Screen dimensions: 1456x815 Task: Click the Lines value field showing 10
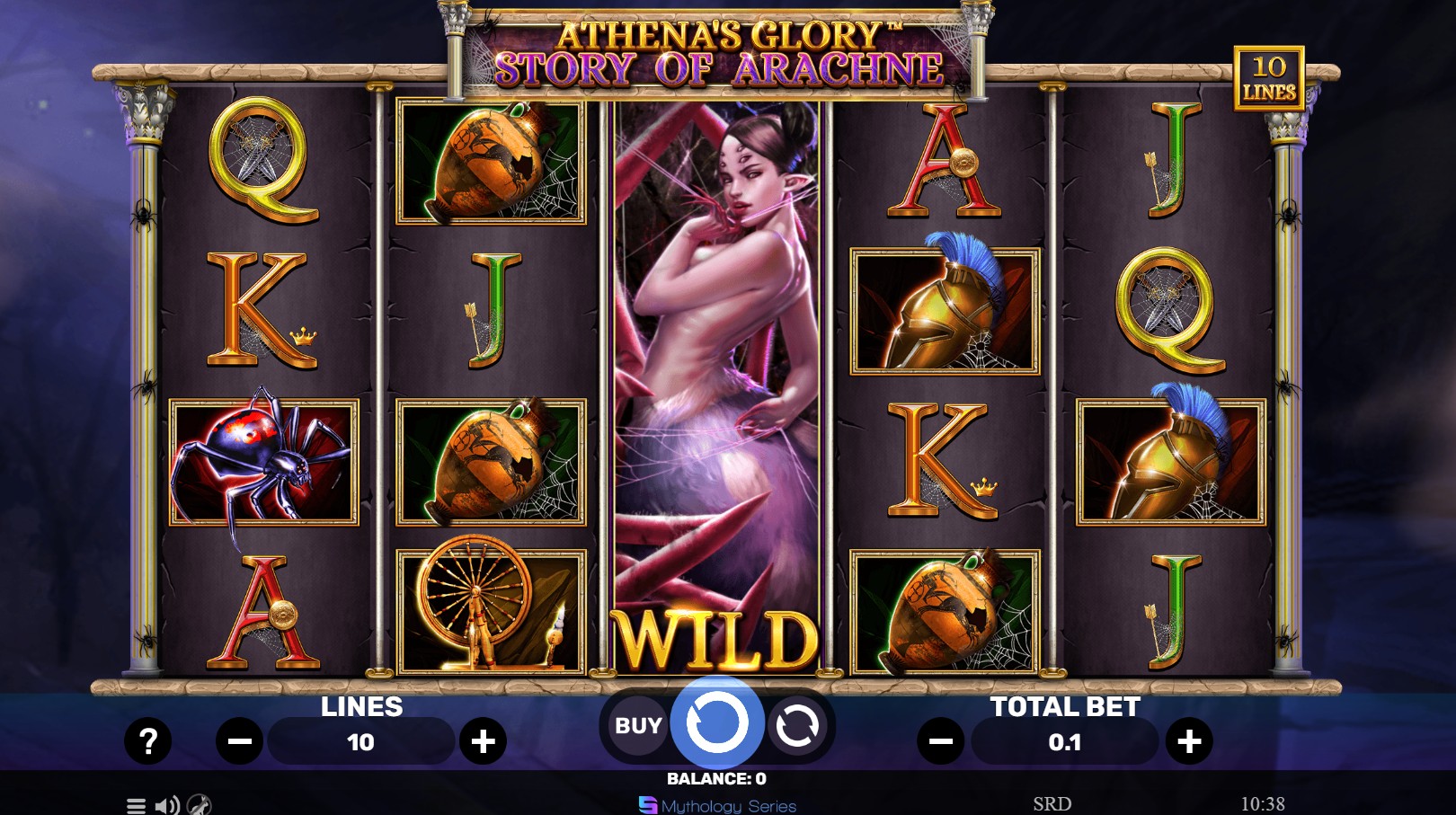click(x=361, y=741)
